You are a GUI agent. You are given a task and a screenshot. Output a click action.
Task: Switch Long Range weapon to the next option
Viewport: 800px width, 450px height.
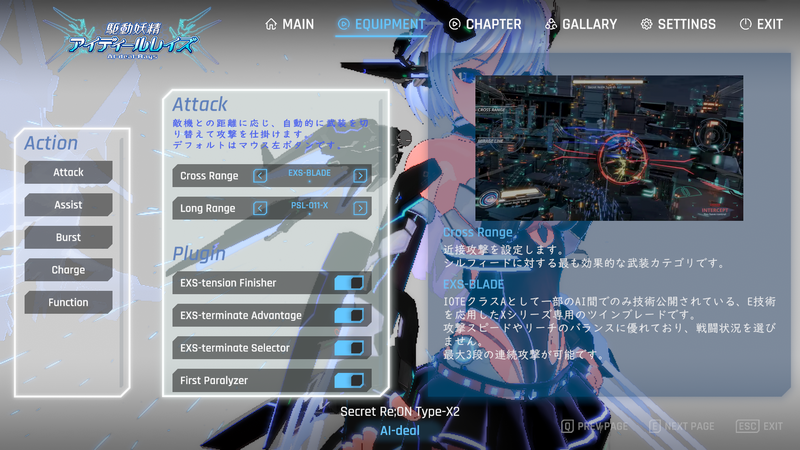(x=360, y=208)
